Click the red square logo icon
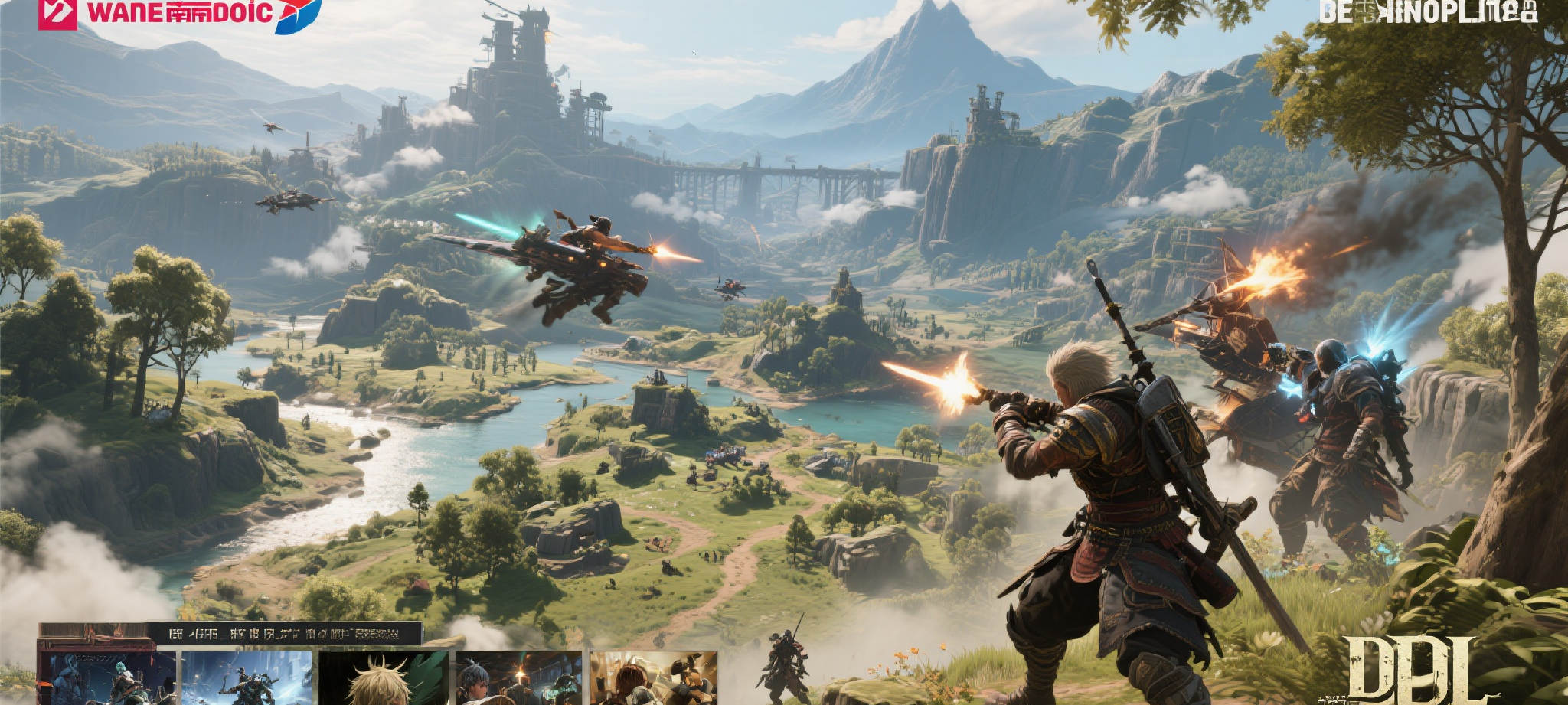Screen dimensions: 1568x705 tap(57, 14)
